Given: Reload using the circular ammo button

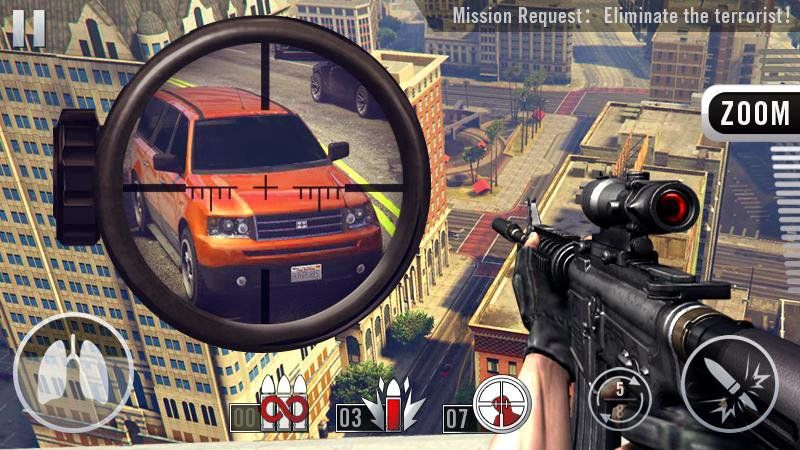Looking at the screenshot, I should [x=620, y=396].
